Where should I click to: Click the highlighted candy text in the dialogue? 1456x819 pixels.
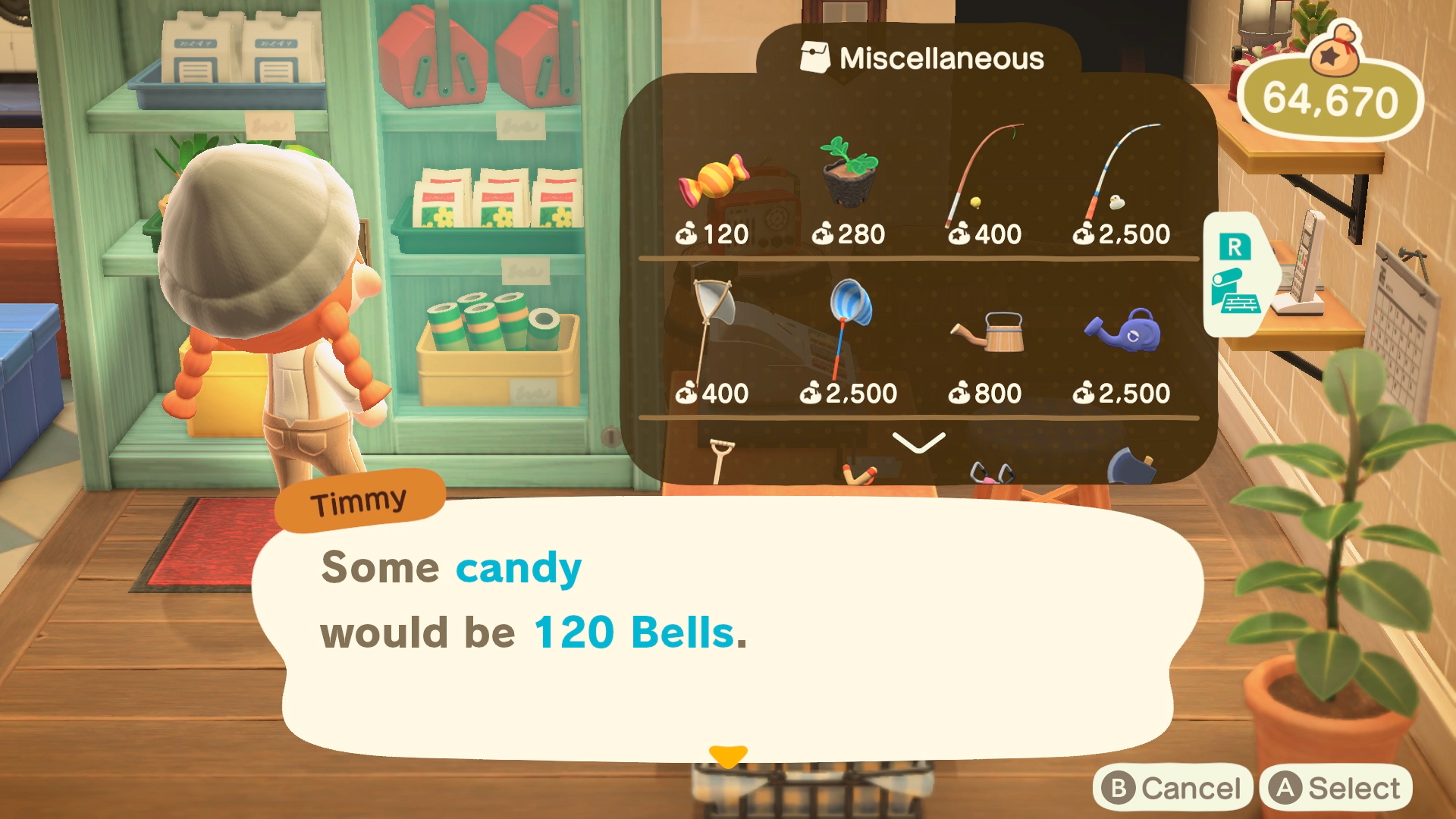pos(519,567)
